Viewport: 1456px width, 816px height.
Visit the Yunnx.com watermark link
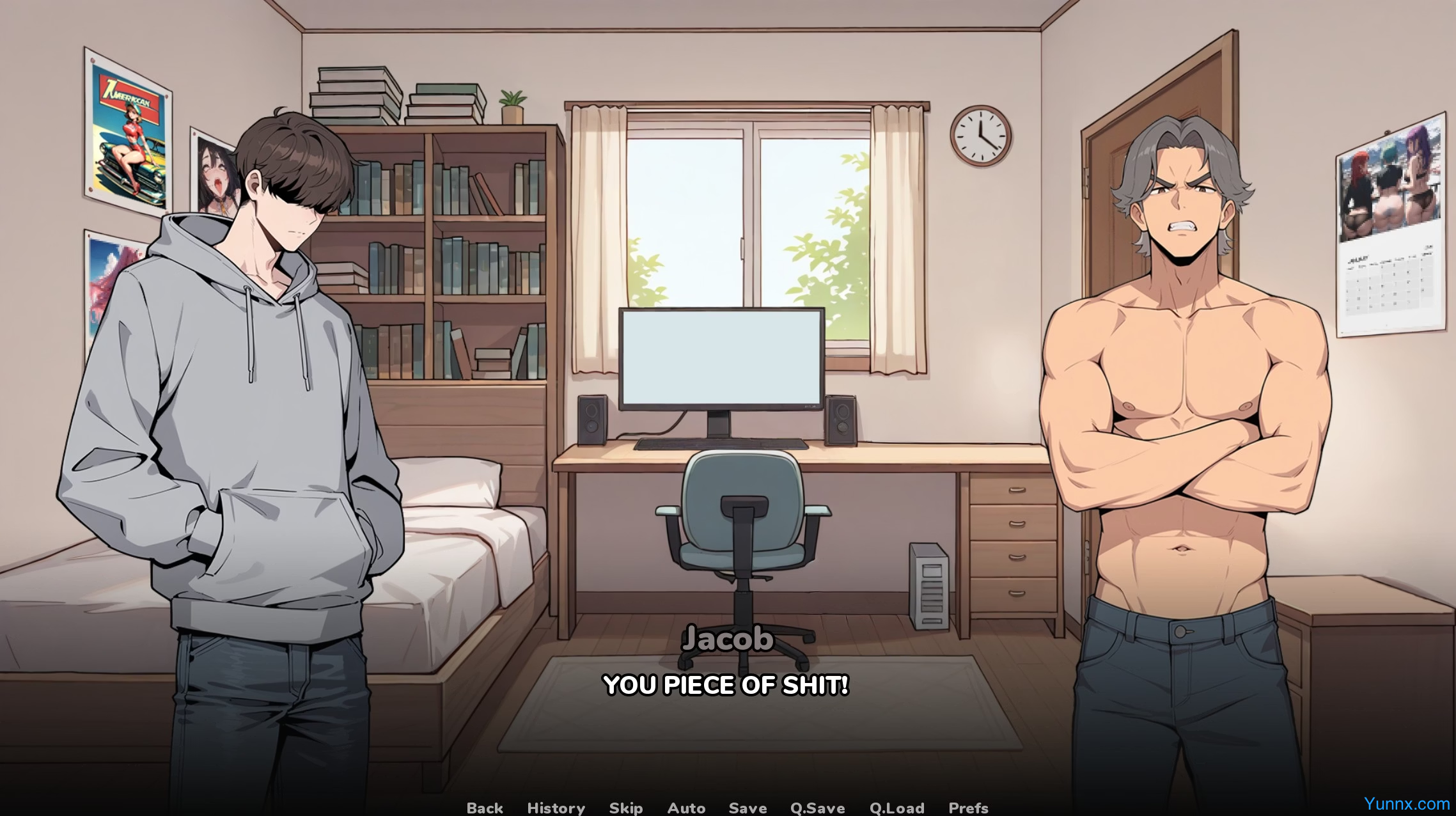(x=1406, y=803)
